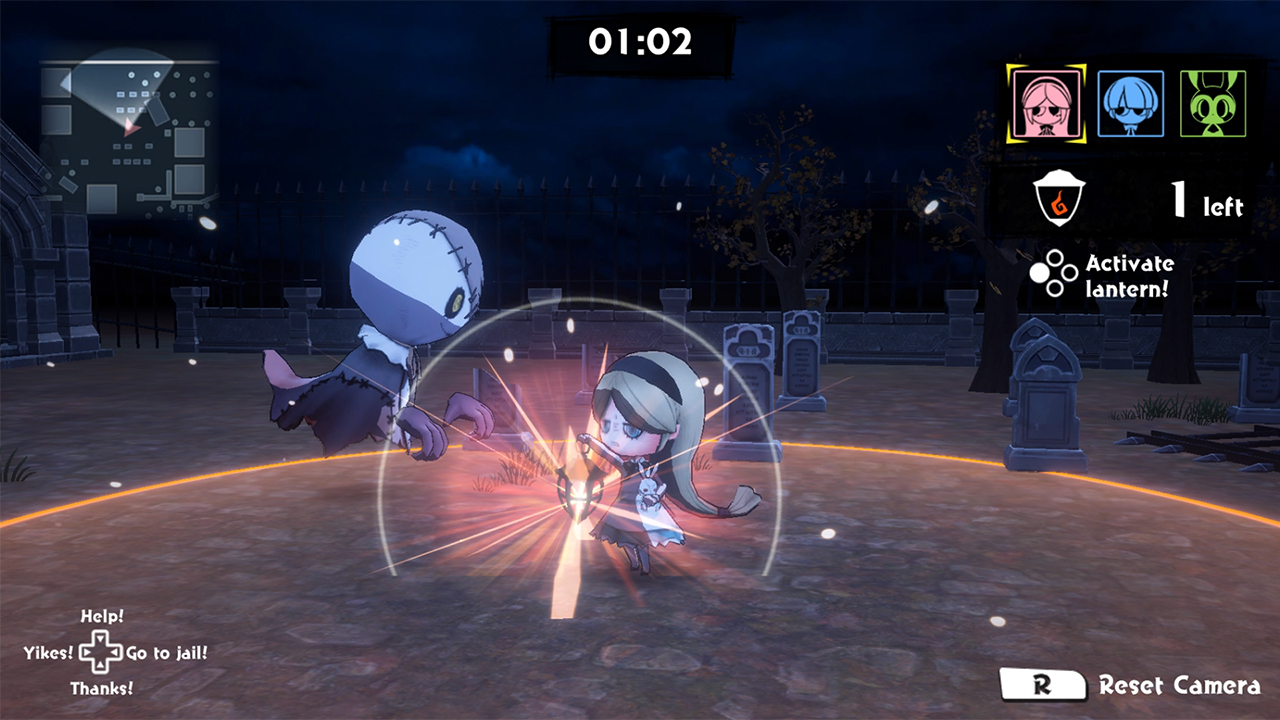Toggle selection to the blue character frame
Image resolution: width=1280 pixels, height=720 pixels.
(x=1130, y=103)
